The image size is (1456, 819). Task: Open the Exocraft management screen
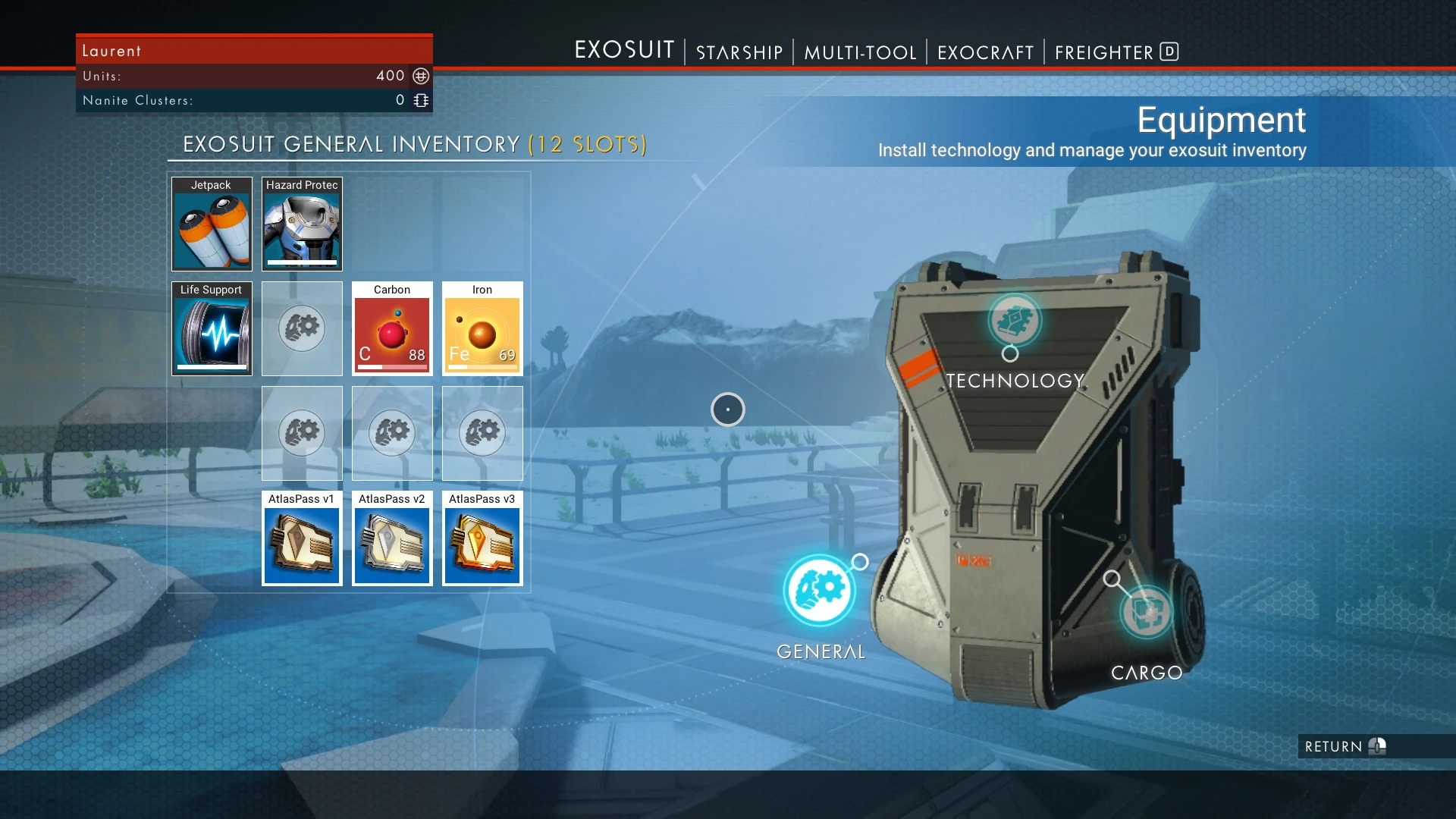coord(985,52)
